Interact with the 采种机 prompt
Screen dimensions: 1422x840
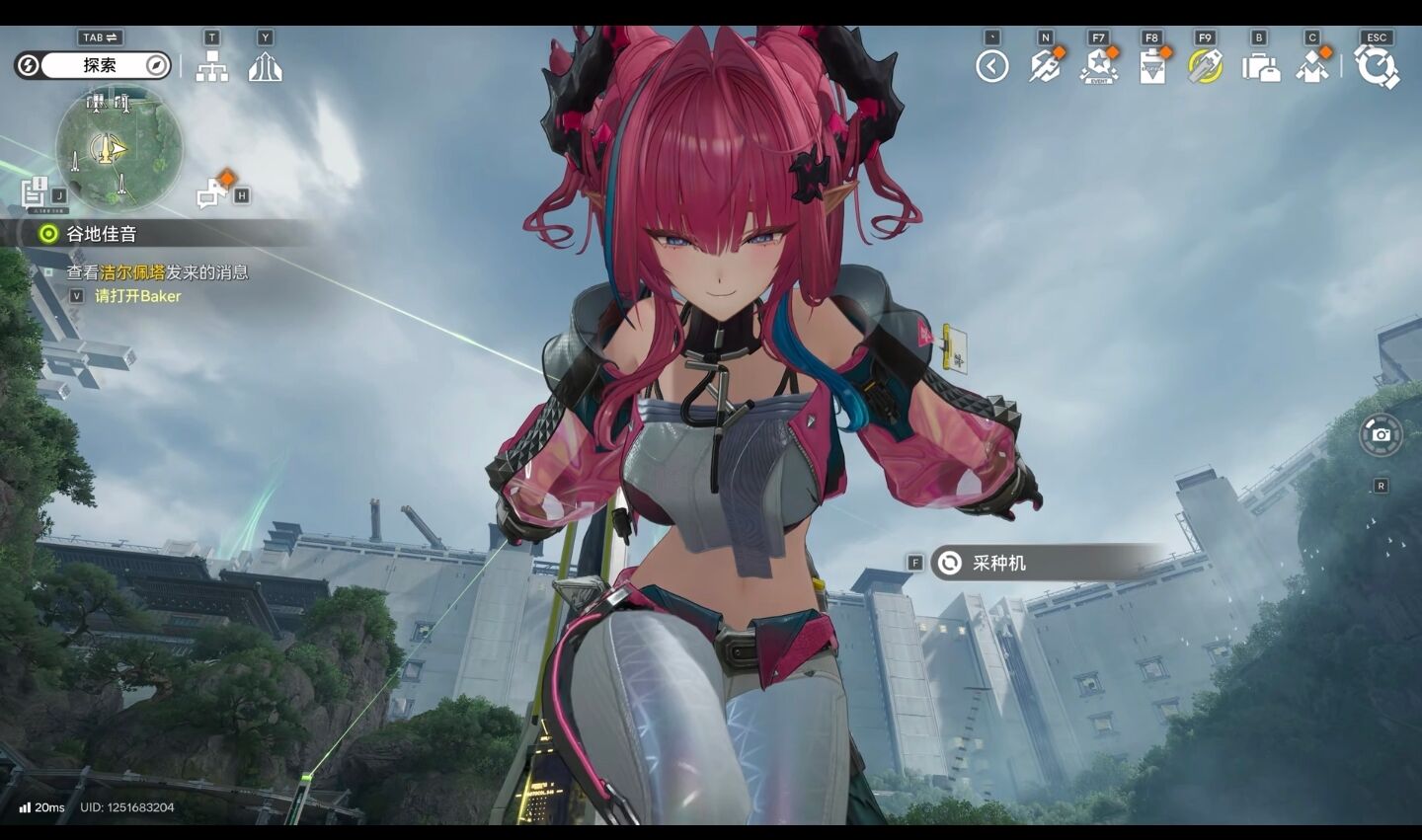pos(997,563)
